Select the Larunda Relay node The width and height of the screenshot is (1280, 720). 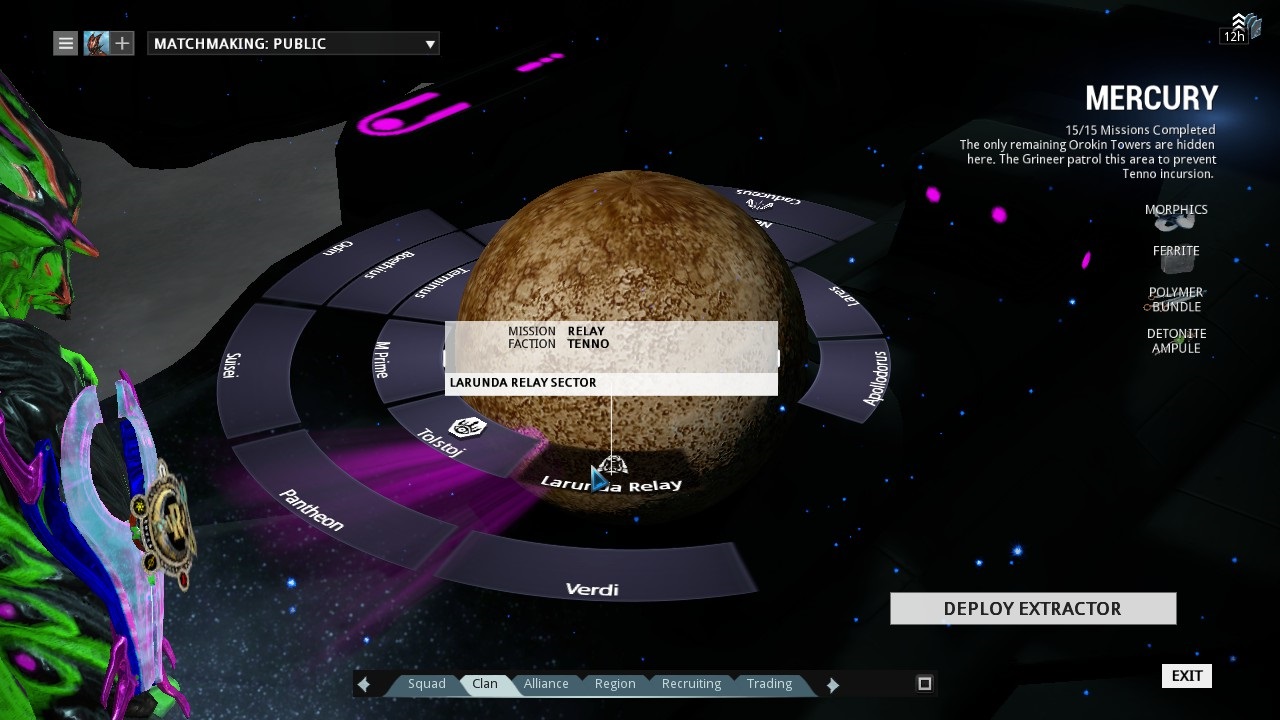(x=612, y=478)
